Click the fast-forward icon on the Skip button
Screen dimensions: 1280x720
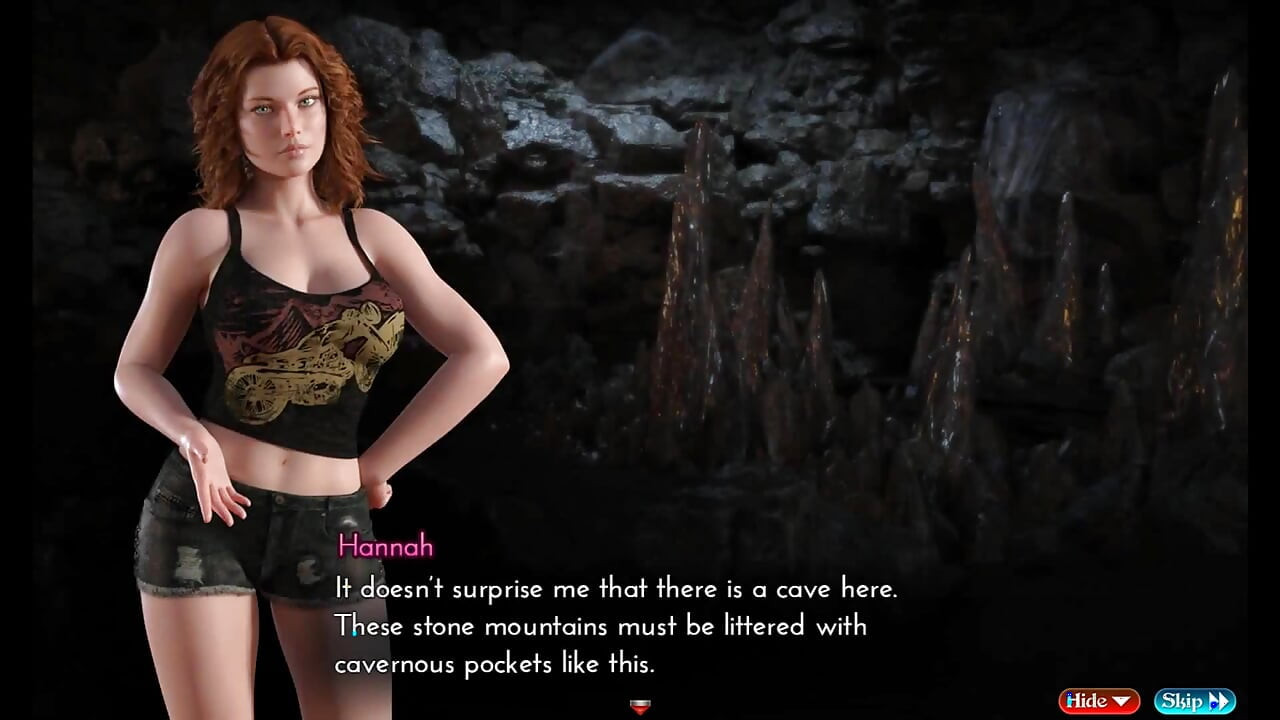point(1219,701)
